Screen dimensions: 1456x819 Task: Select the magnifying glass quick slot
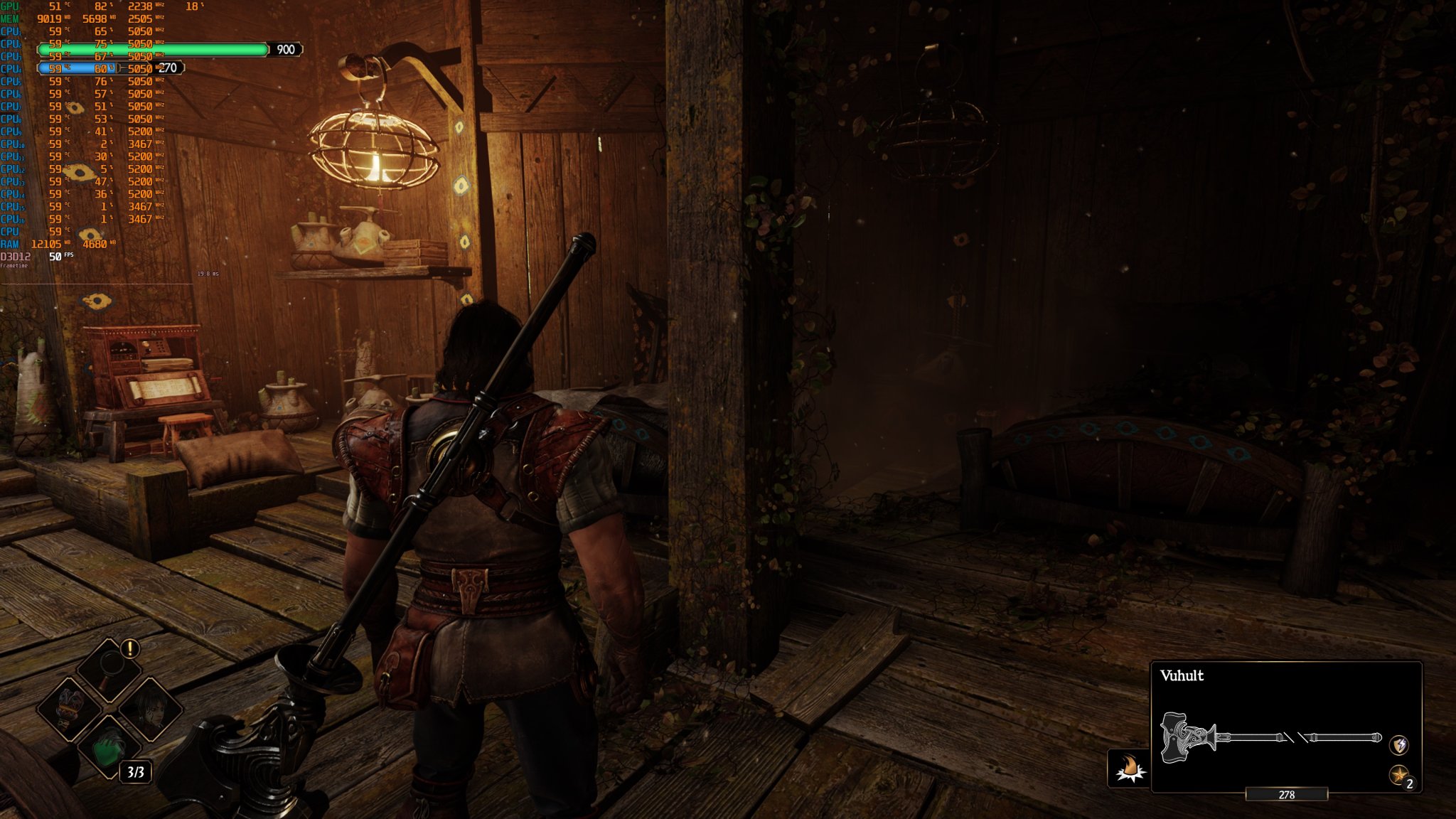tap(109, 668)
